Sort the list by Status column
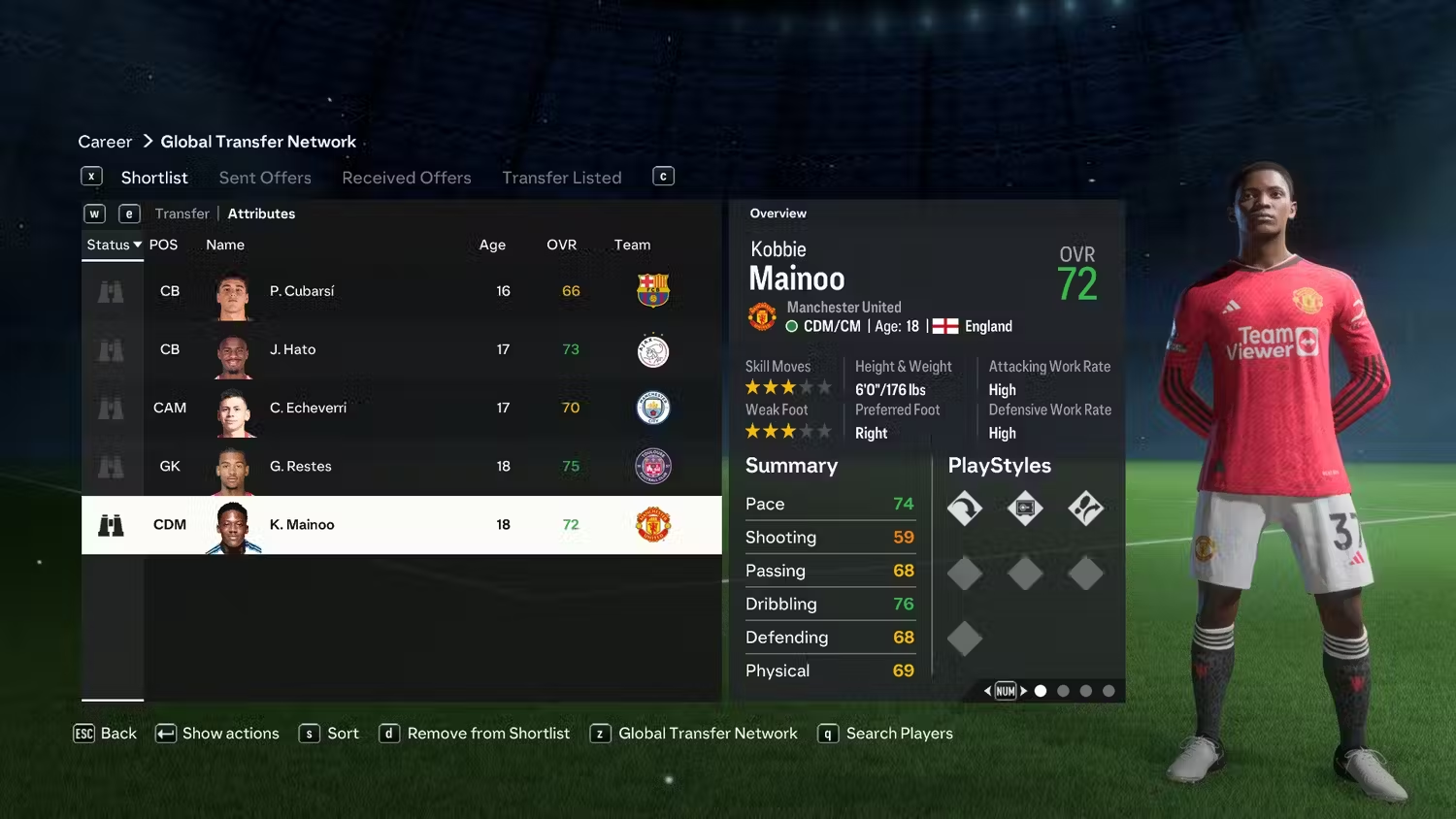The image size is (1456, 819). tap(114, 245)
